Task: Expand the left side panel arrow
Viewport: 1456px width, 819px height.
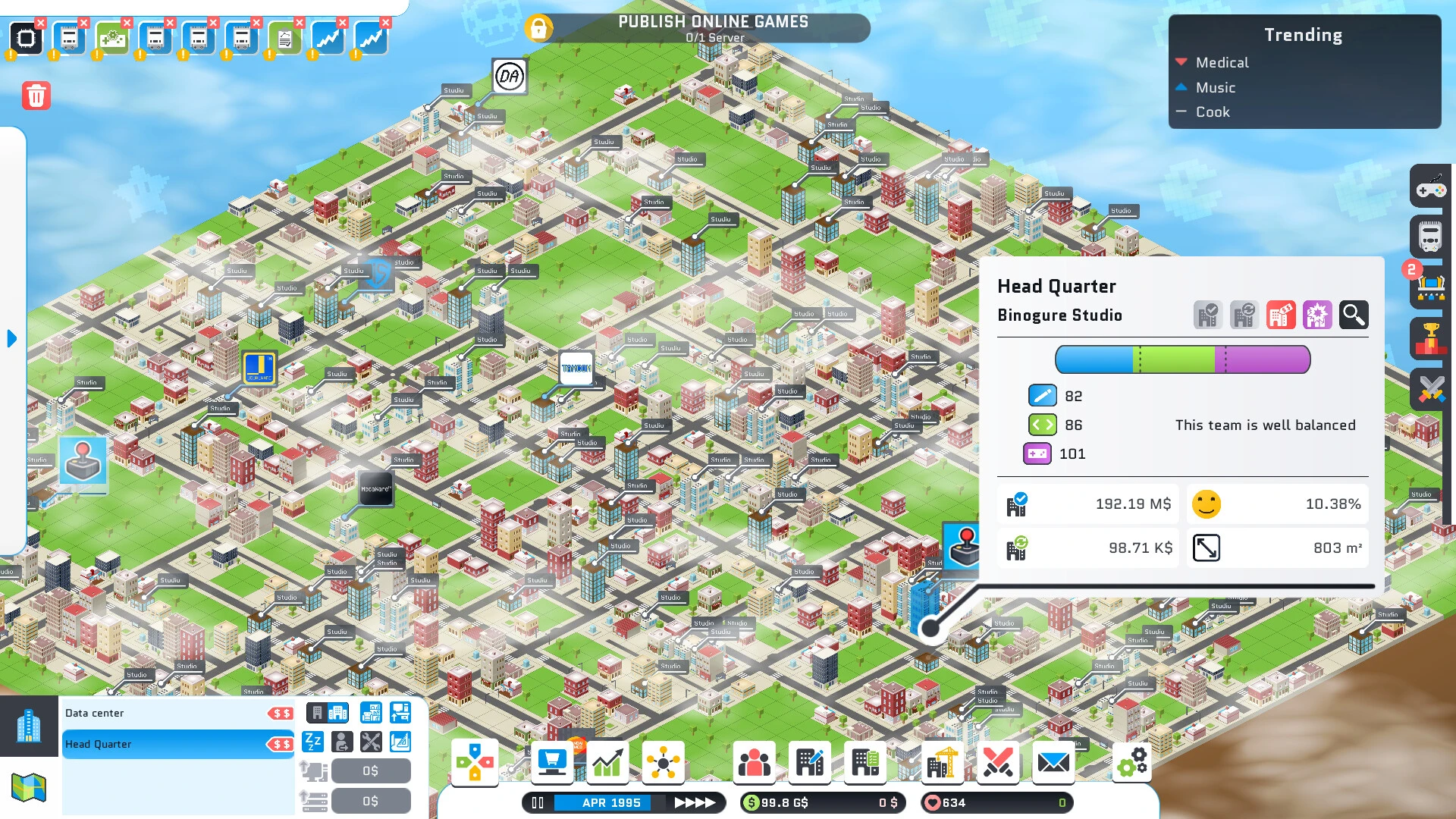Action: [x=11, y=338]
